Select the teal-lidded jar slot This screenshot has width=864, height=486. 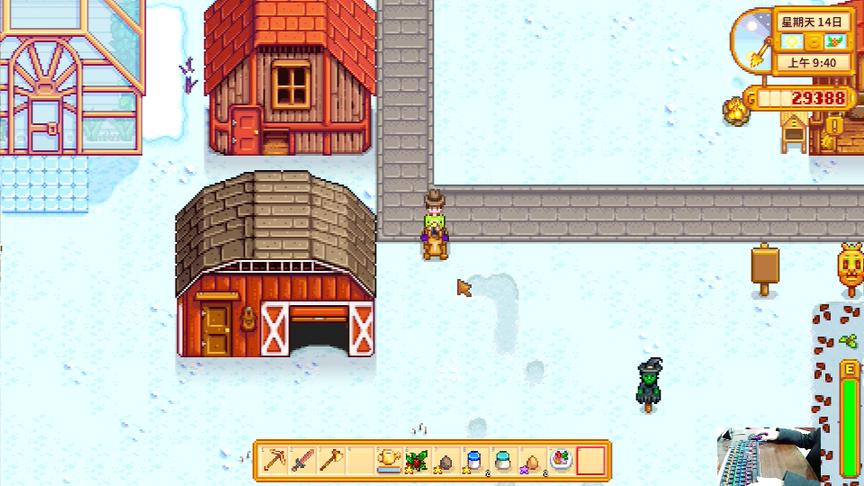click(x=504, y=460)
